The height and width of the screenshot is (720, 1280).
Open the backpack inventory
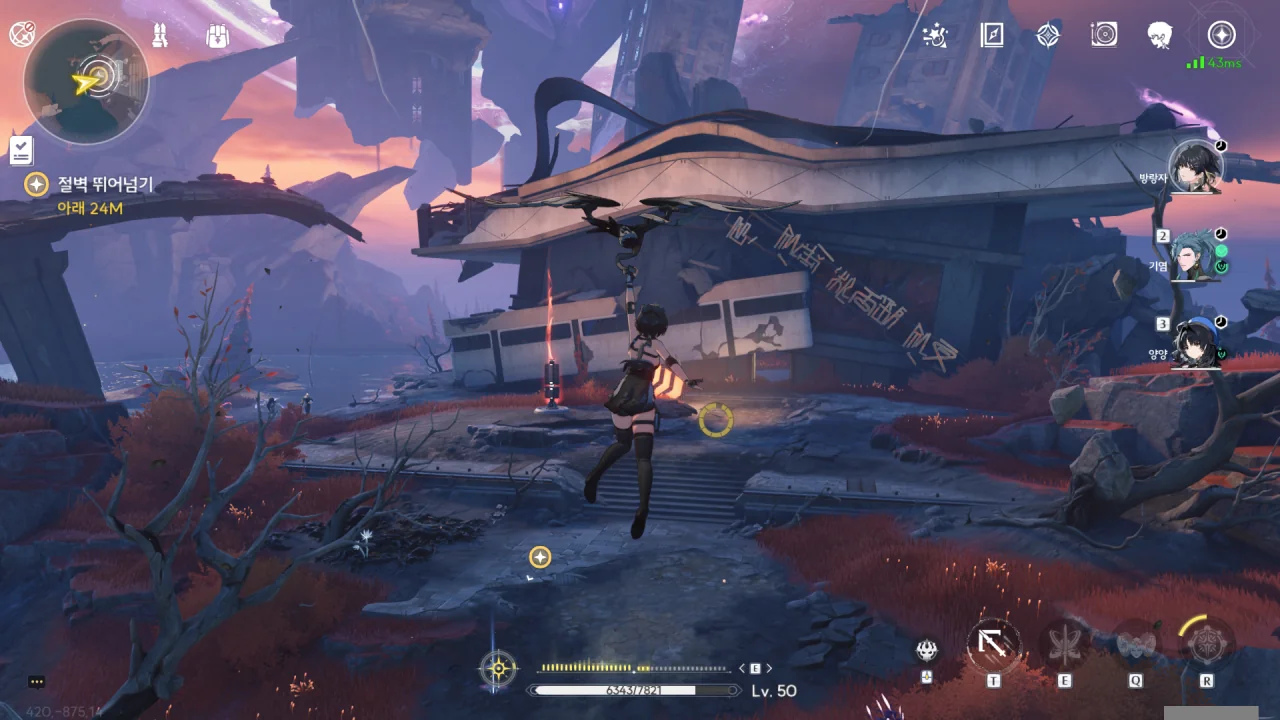point(218,35)
